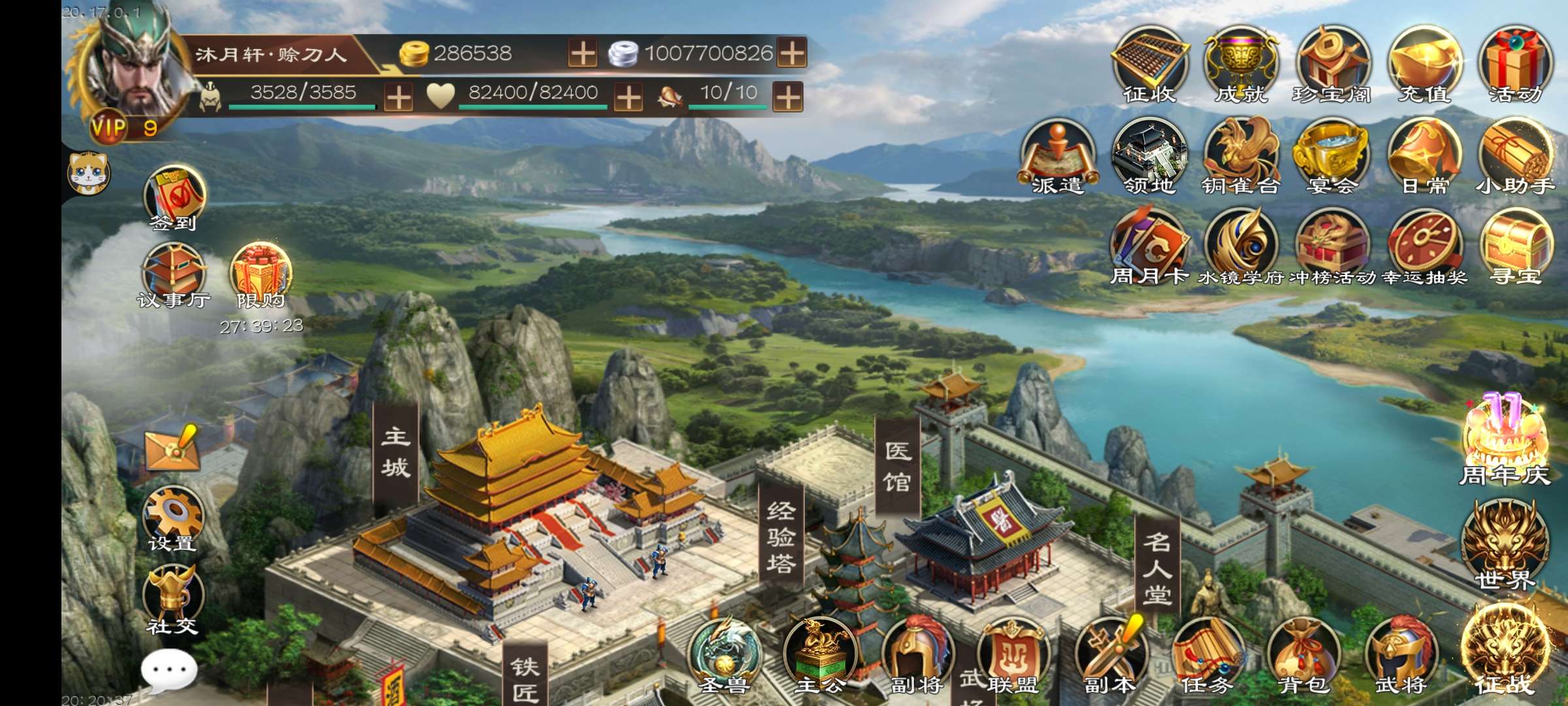
Task: Open the 活动 events gift box
Action: (1516, 64)
